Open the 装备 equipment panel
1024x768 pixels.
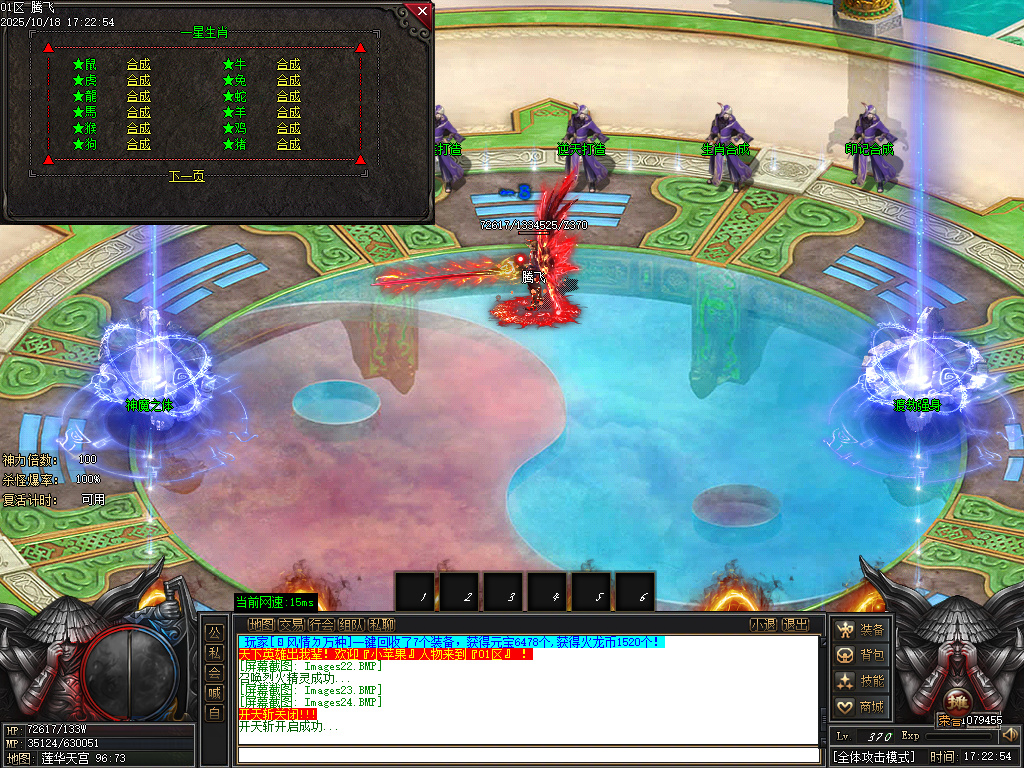tap(861, 630)
